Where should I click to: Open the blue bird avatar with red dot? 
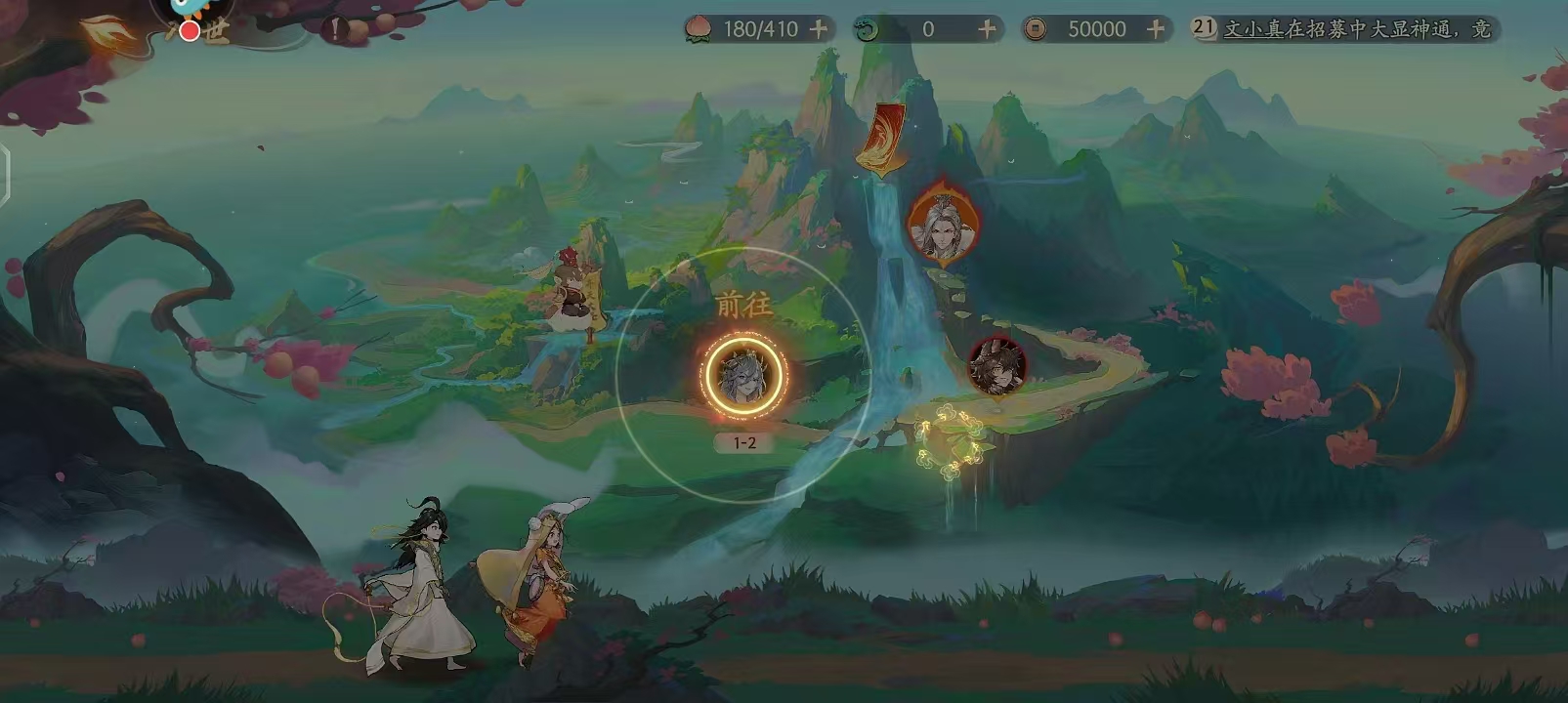pyautogui.click(x=192, y=14)
